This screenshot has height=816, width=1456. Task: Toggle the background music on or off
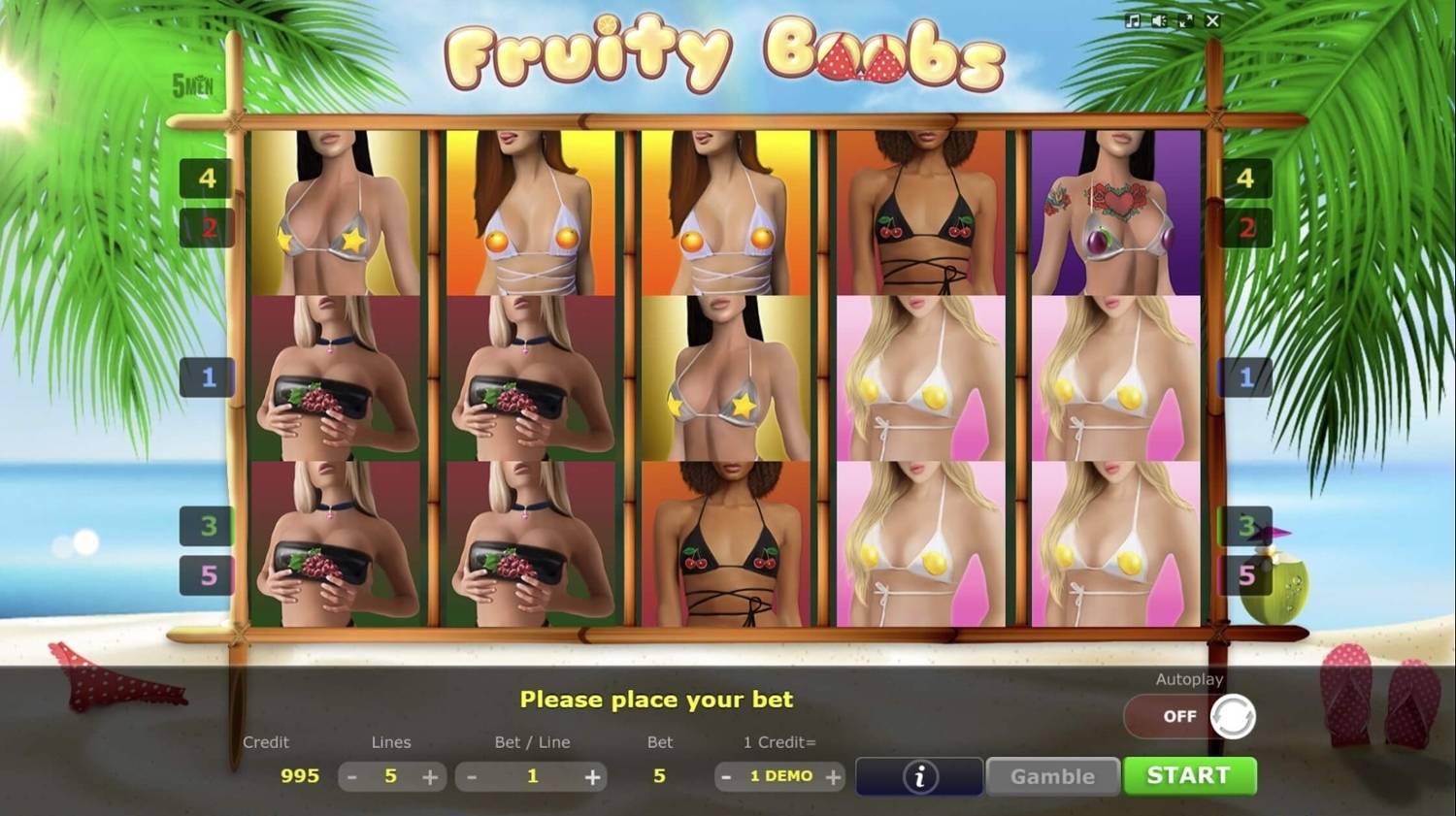(x=1133, y=20)
